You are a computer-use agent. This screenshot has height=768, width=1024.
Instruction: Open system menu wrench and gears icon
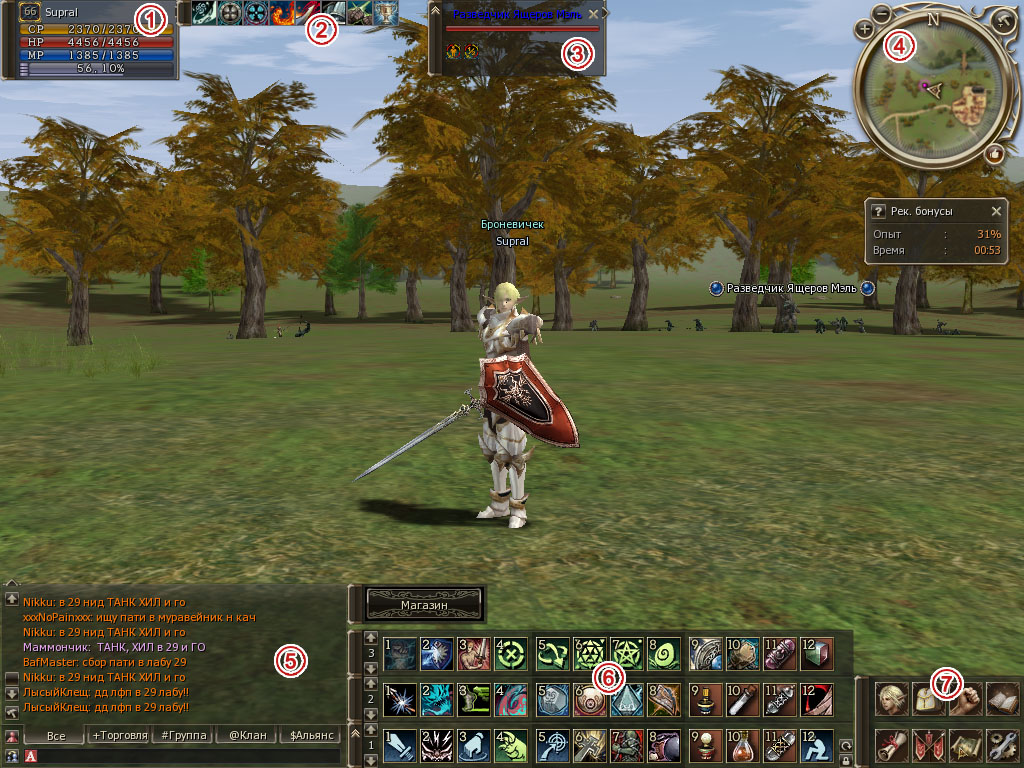click(1001, 745)
